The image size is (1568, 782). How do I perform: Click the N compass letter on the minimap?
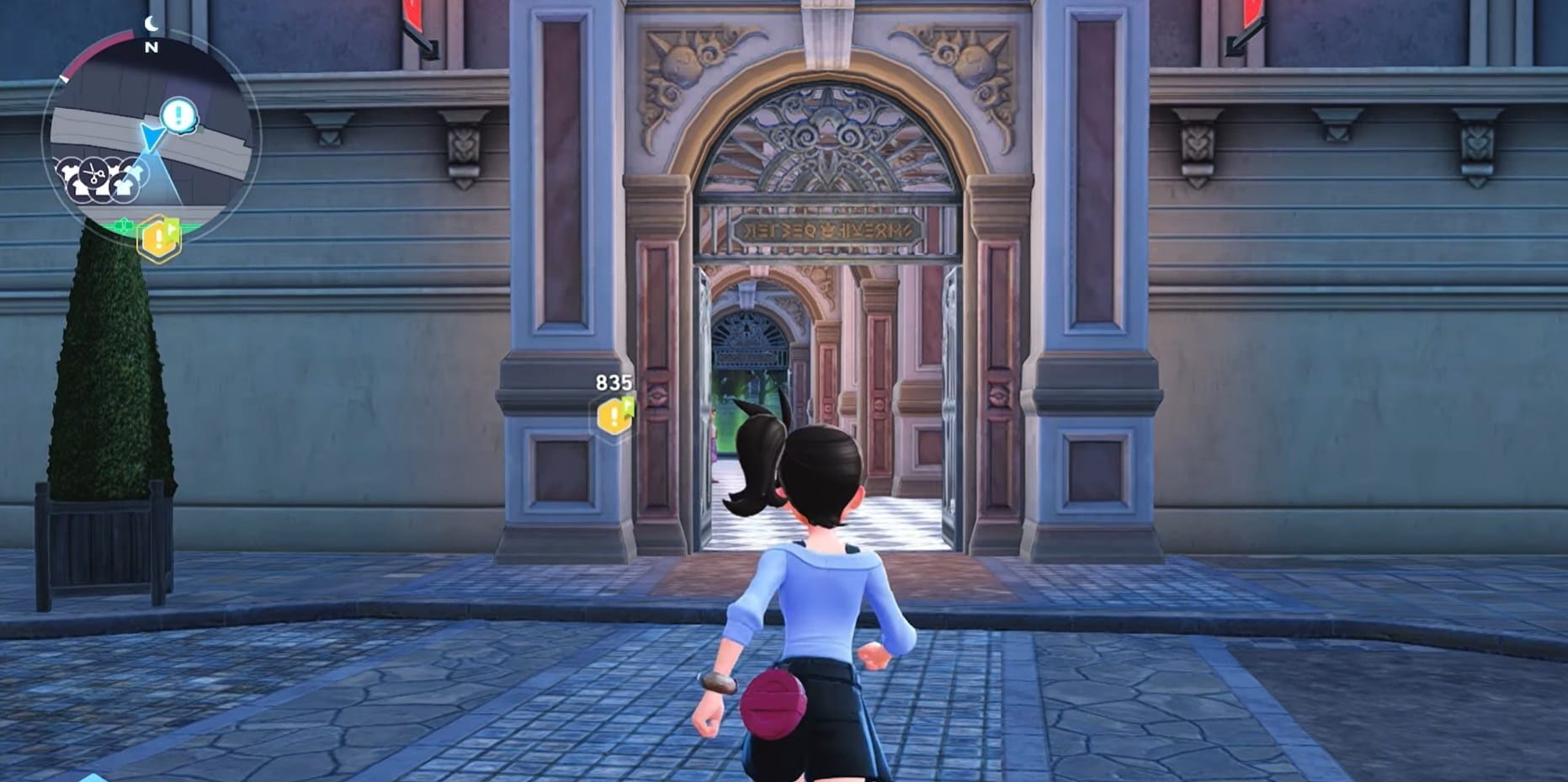click(x=151, y=47)
